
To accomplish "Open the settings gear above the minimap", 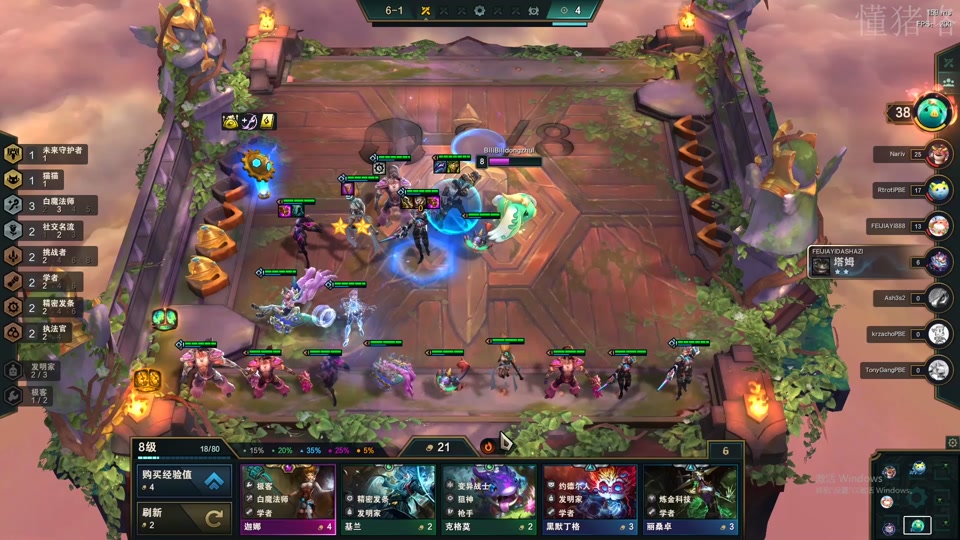I will coord(951,442).
